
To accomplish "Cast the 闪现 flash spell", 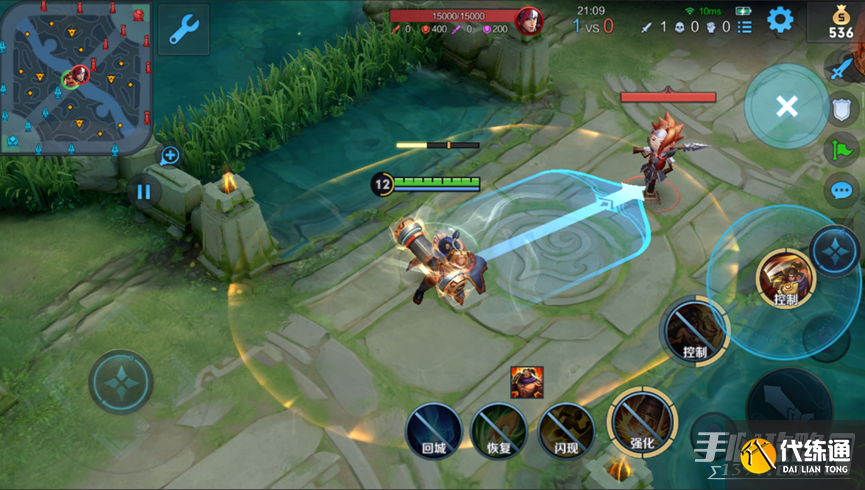I will pos(566,431).
